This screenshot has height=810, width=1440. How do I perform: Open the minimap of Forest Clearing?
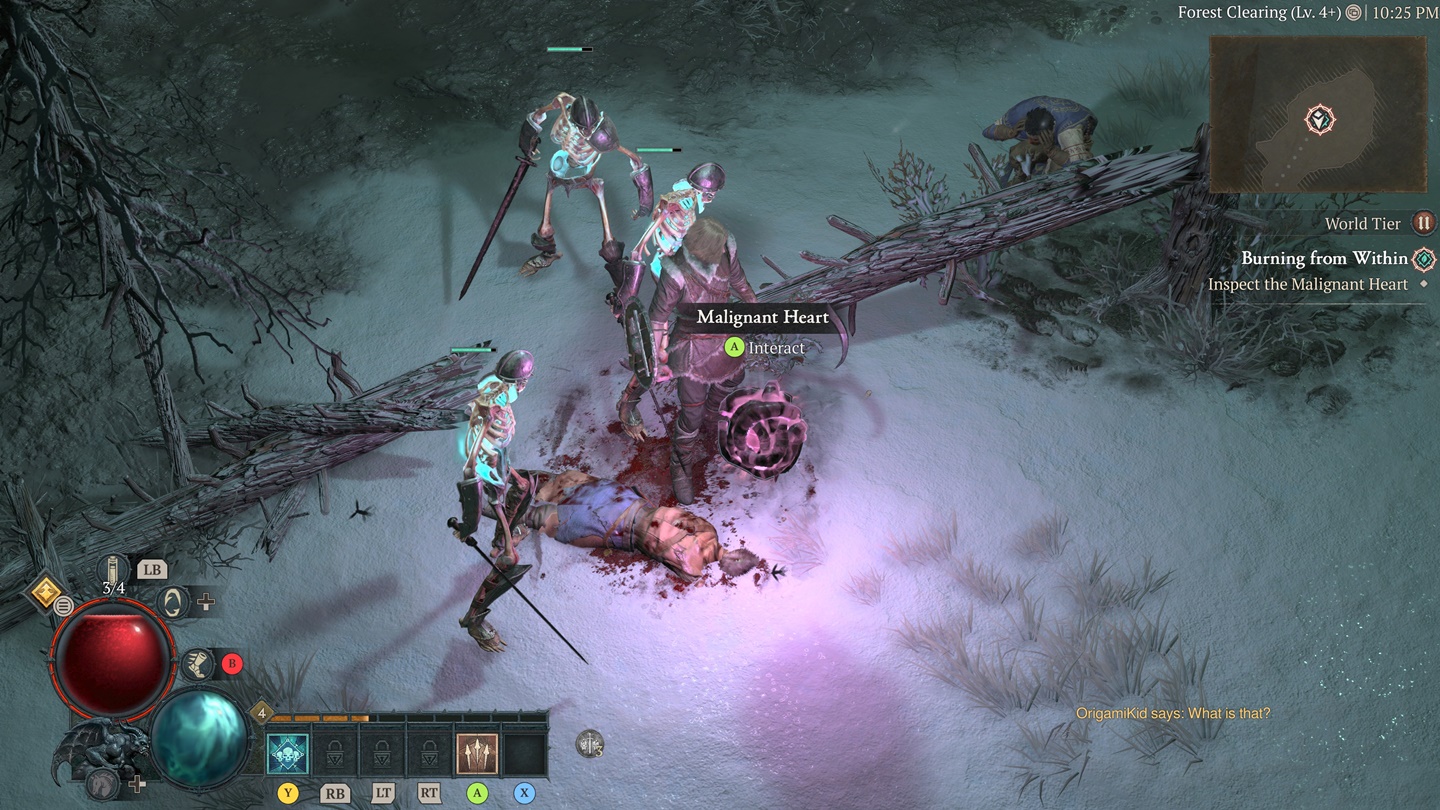point(1318,114)
